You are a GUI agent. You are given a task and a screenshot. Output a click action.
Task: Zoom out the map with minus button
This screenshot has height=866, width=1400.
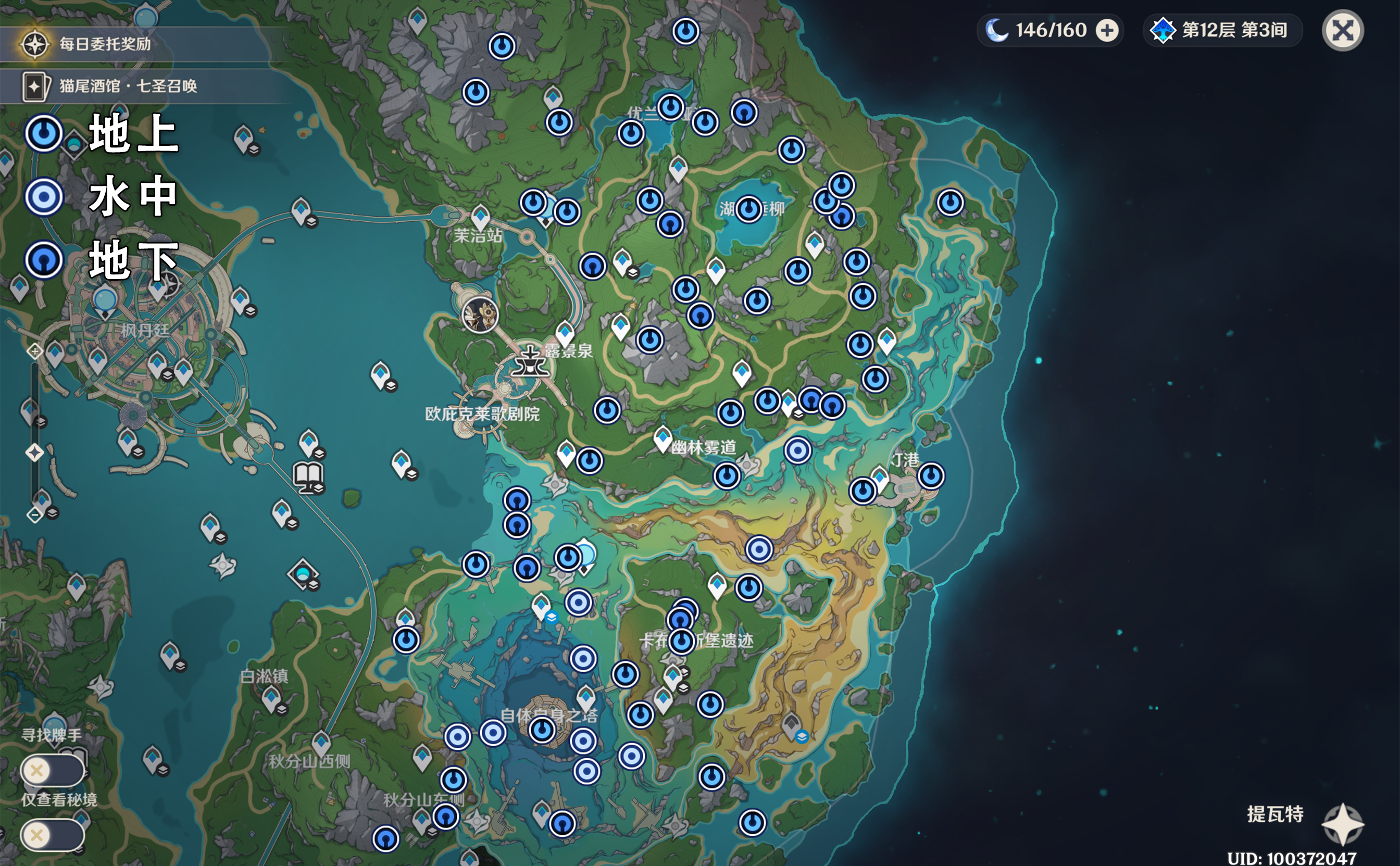[x=34, y=515]
